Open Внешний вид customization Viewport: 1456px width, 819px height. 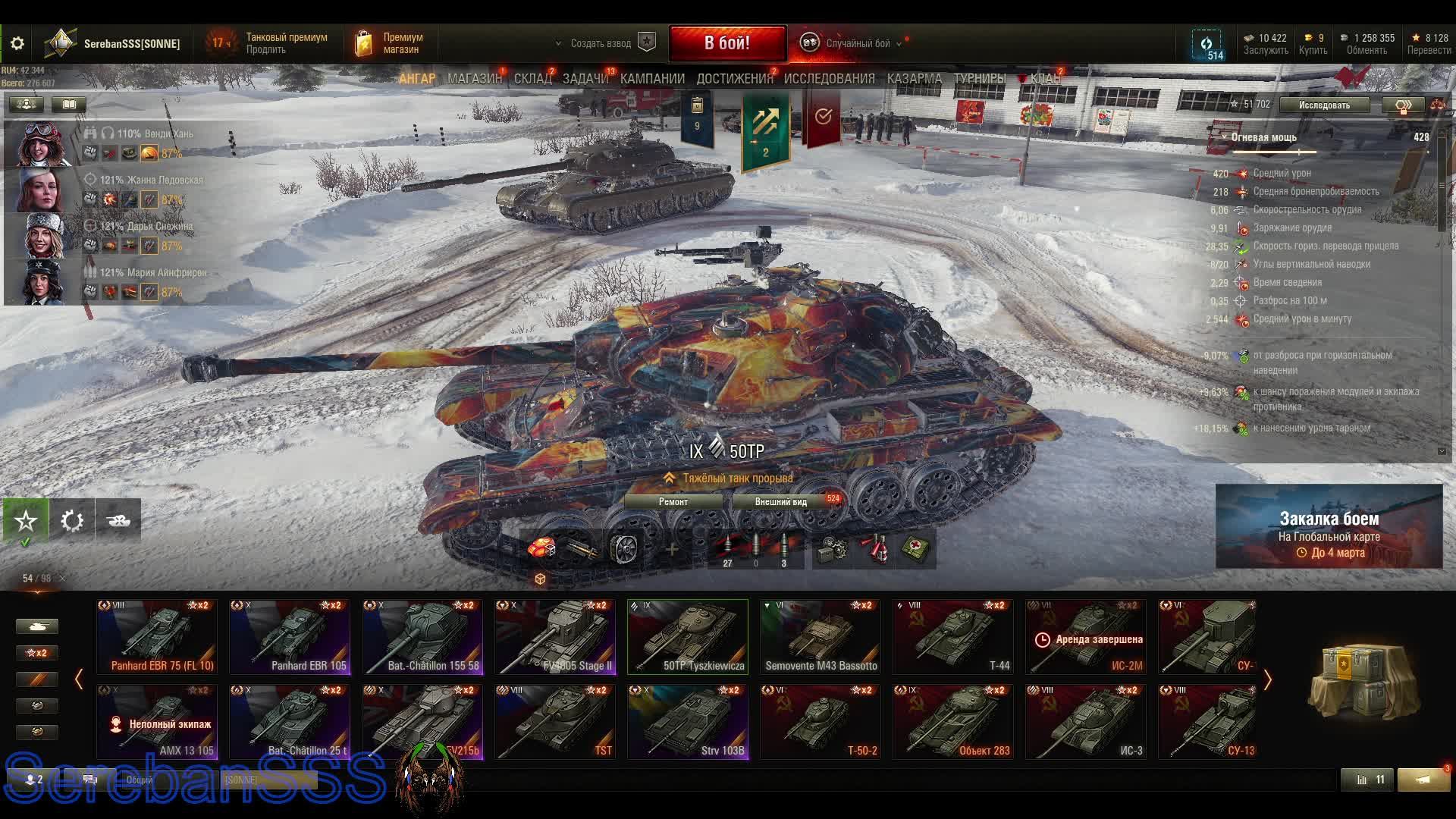pos(781,501)
